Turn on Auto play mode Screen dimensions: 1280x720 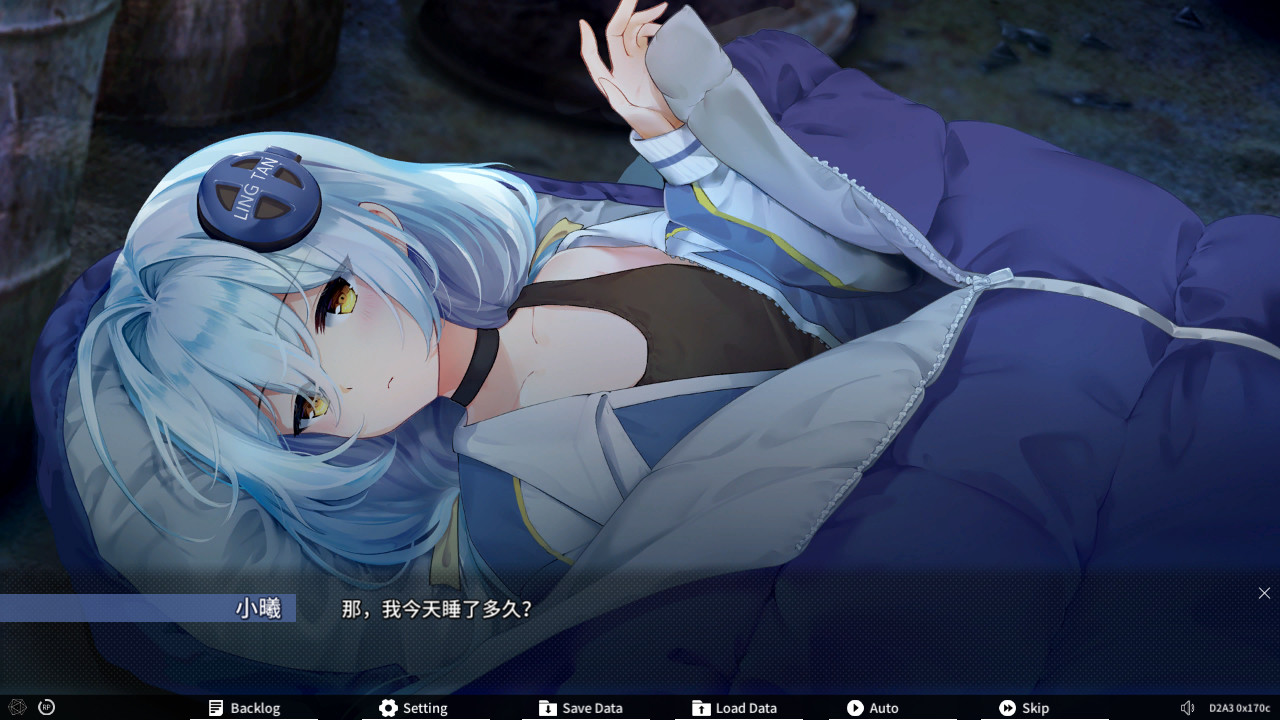coord(872,708)
